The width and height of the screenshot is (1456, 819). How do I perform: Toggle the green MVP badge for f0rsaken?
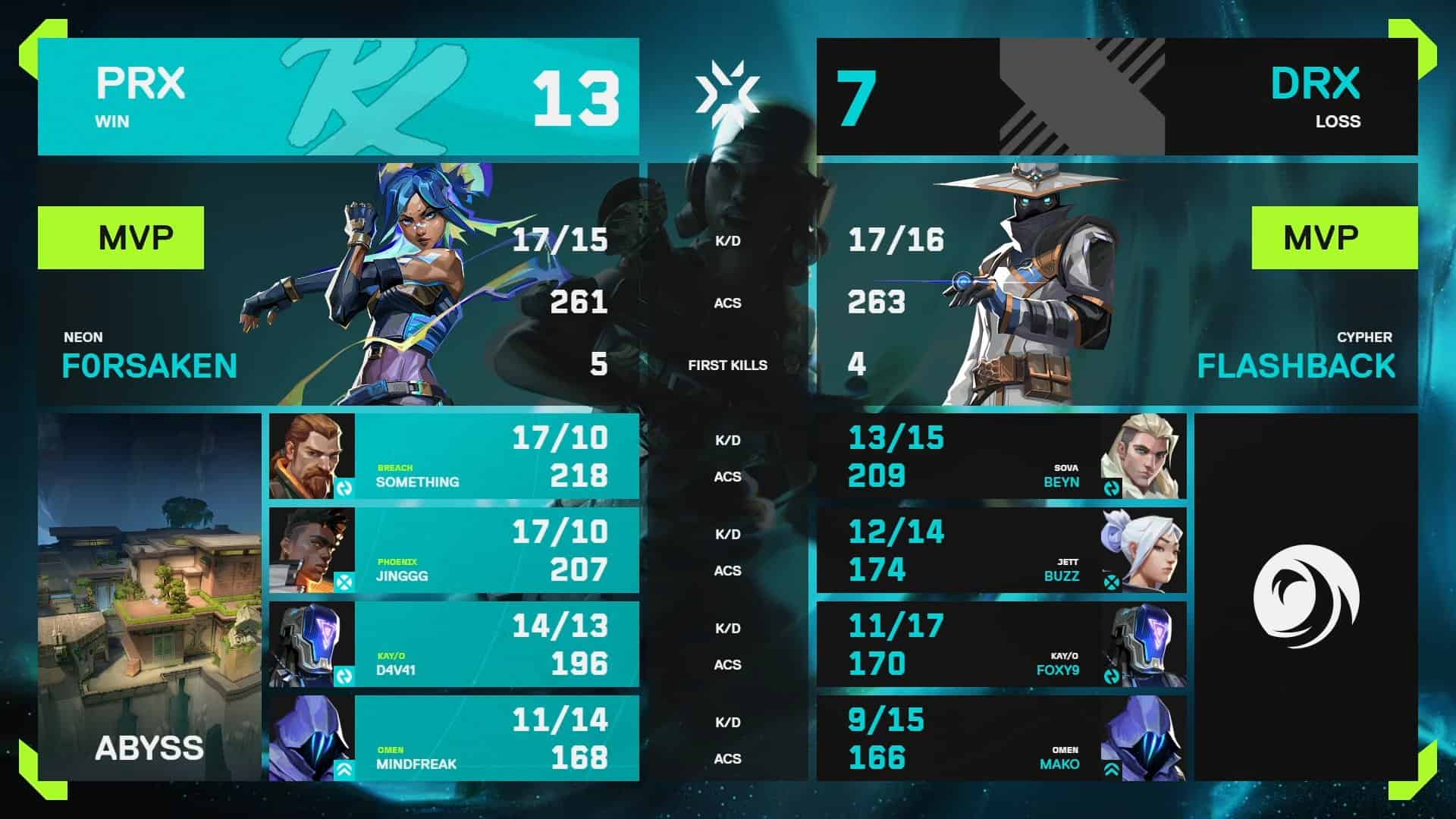point(121,237)
